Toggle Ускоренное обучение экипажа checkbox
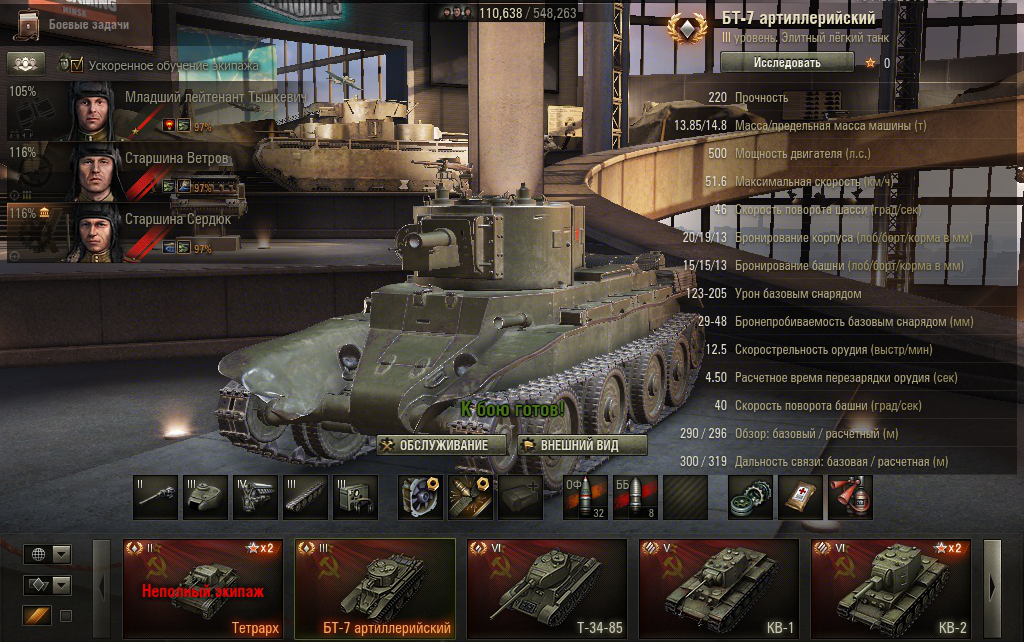Viewport: 1024px width, 642px height. pyautogui.click(x=75, y=65)
